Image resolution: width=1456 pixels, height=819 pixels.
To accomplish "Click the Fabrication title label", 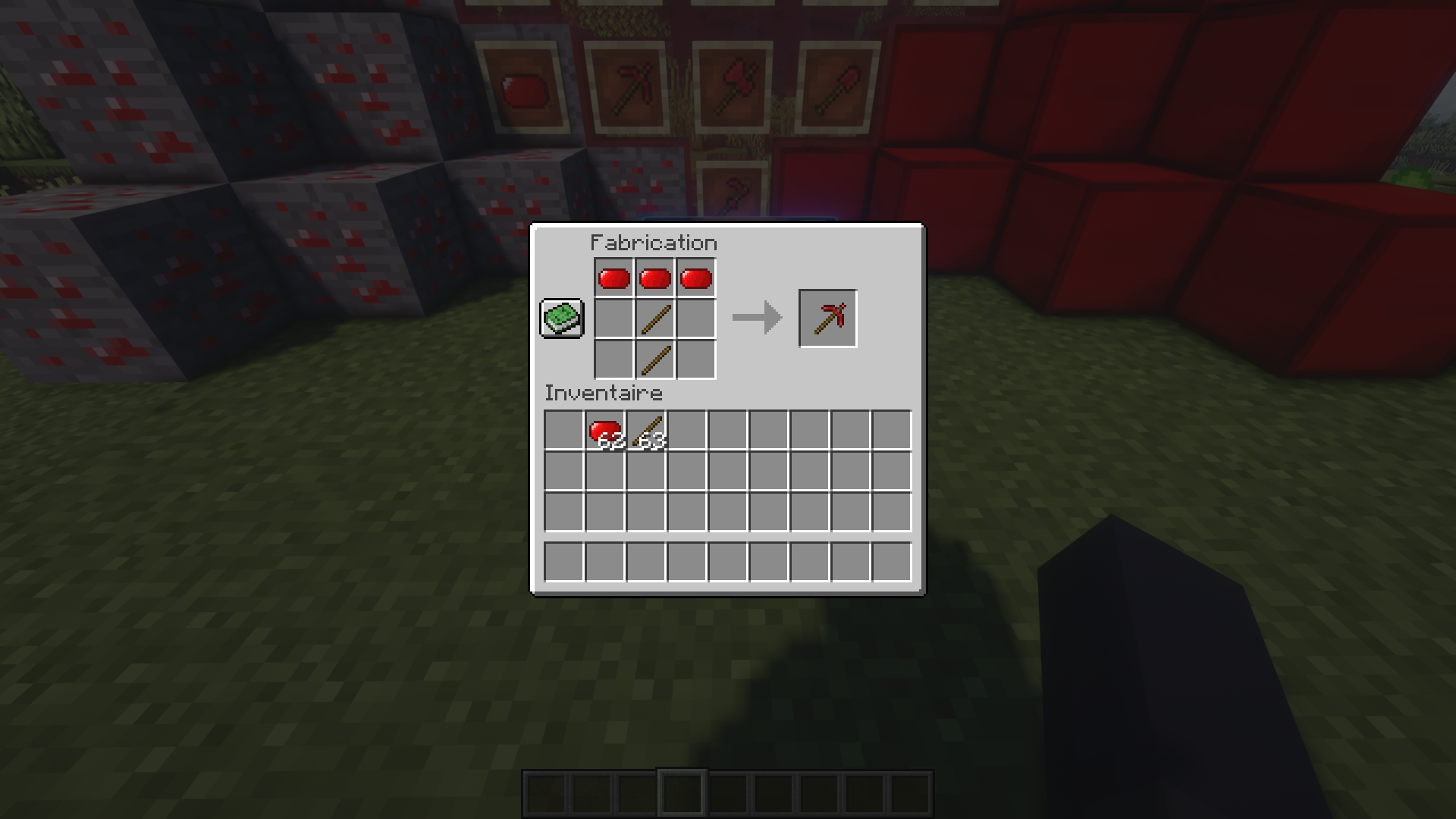I will tap(653, 242).
